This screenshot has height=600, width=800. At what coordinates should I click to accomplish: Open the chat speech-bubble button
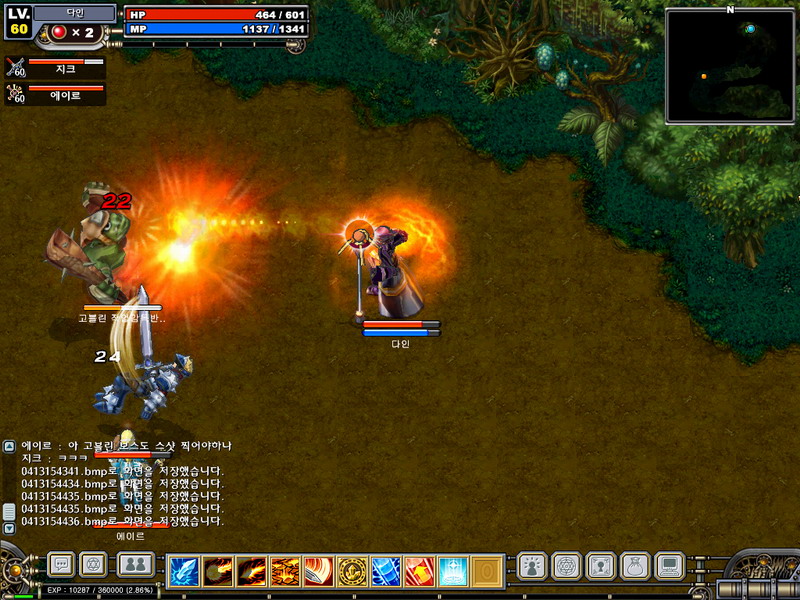61,565
